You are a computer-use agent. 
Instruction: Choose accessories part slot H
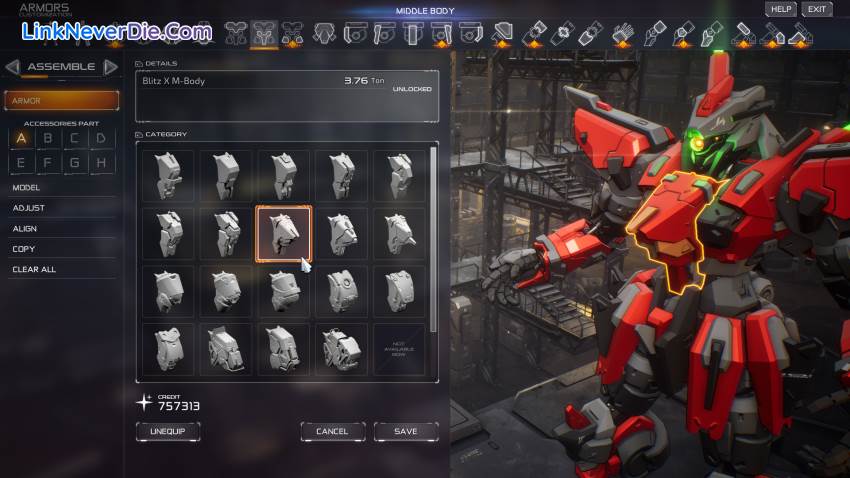pyautogui.click(x=100, y=162)
